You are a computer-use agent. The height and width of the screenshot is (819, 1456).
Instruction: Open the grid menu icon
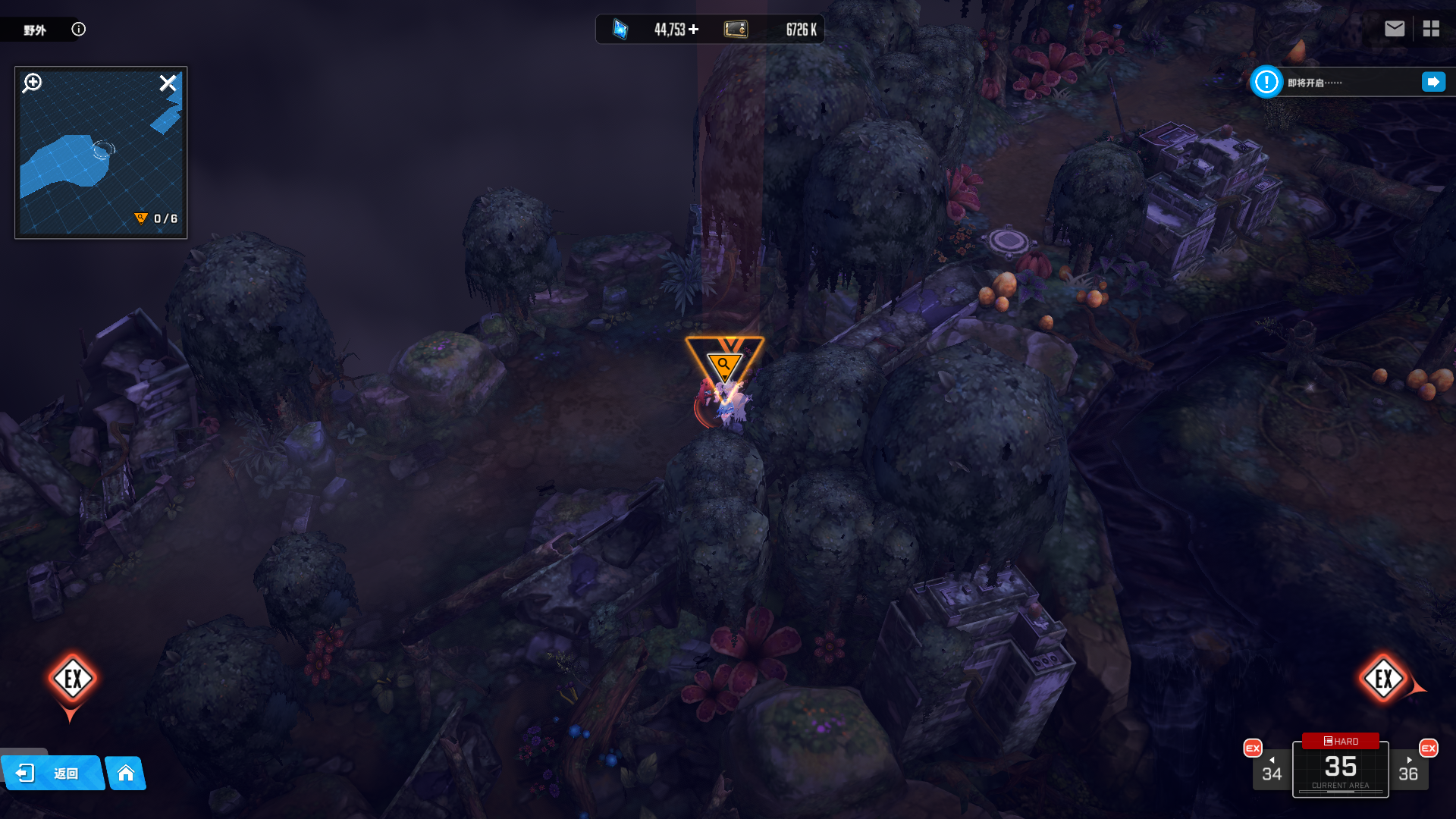pos(1431,29)
